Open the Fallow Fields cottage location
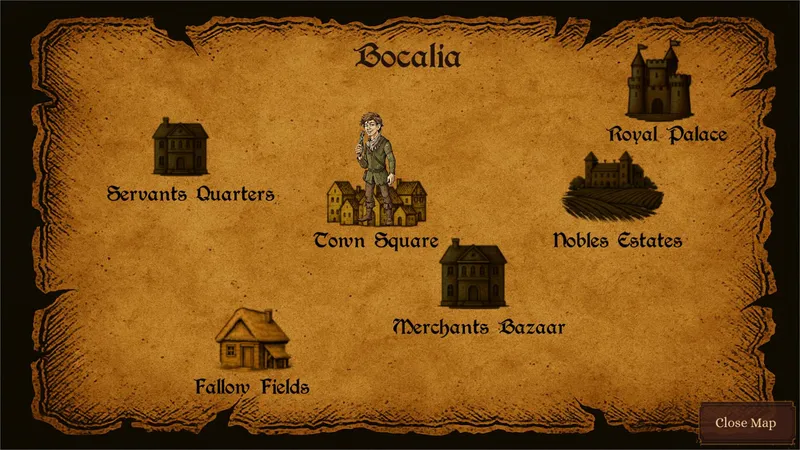Image resolution: width=800 pixels, height=450 pixels. point(252,339)
